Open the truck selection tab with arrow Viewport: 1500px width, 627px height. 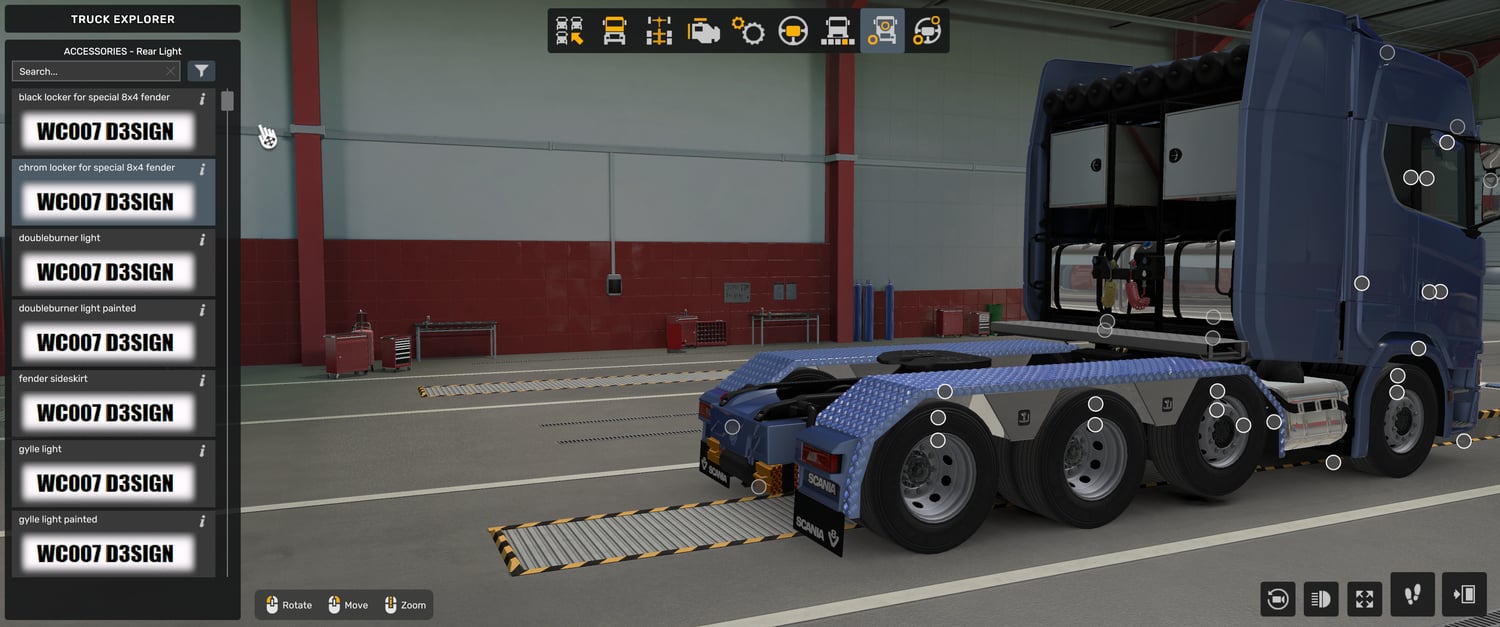pyautogui.click(x=570, y=31)
